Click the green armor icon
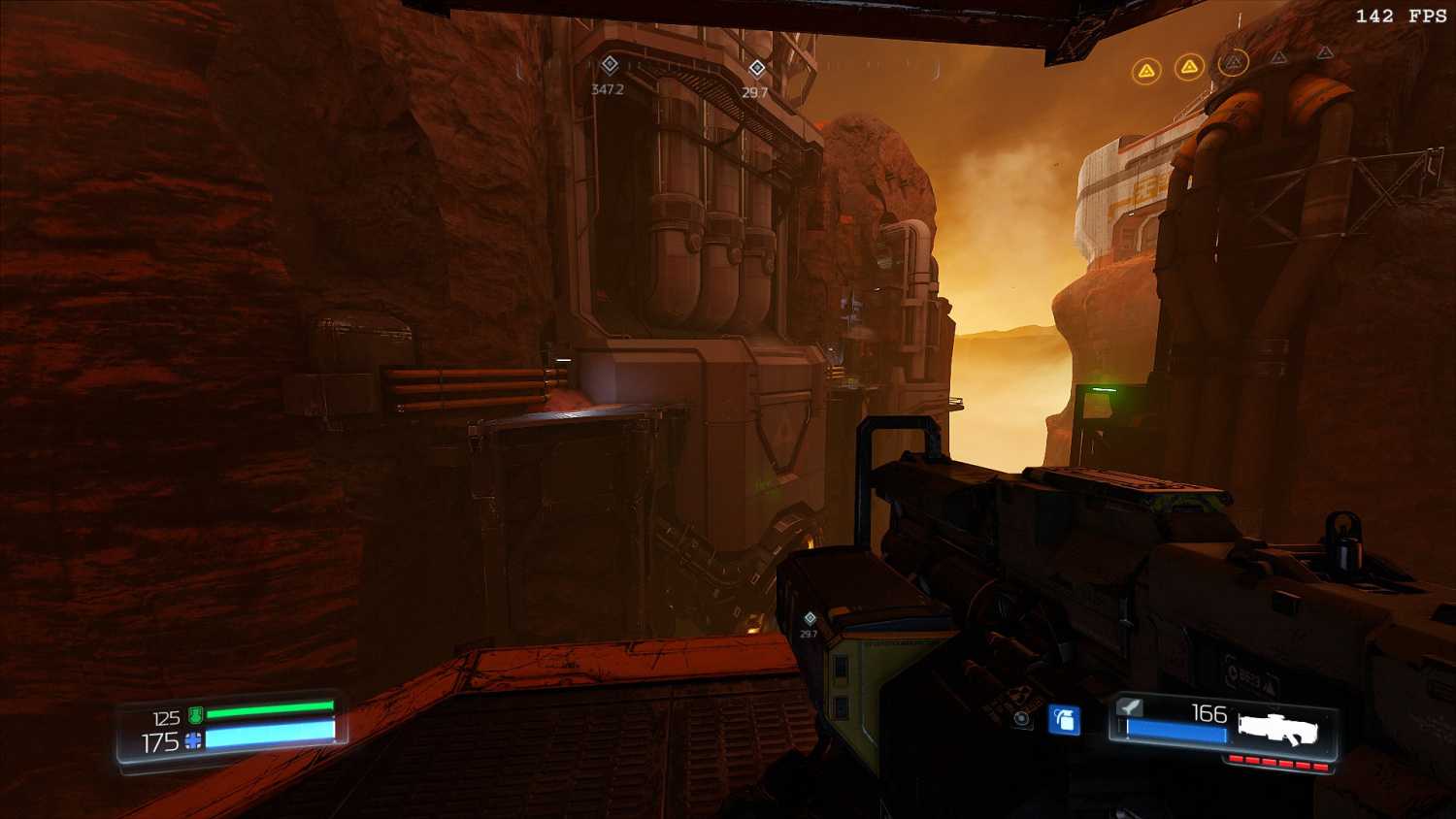 click(x=195, y=716)
